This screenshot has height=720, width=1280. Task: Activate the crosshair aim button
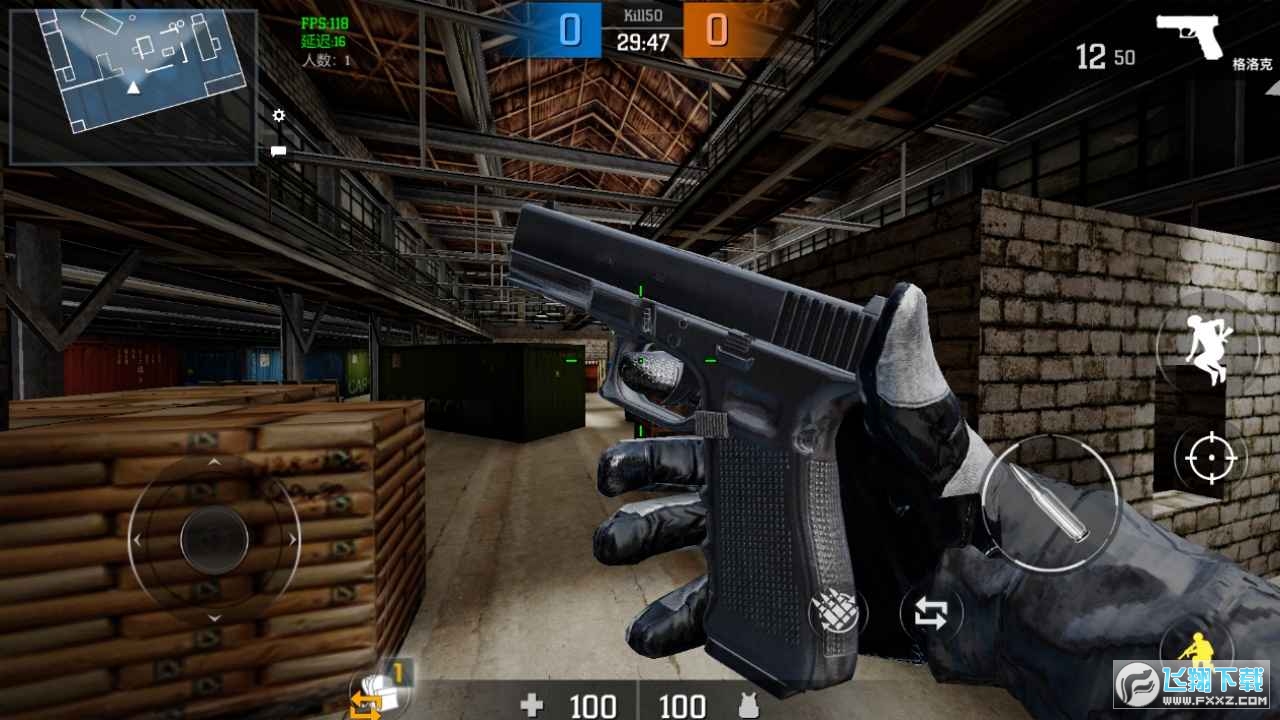[x=1211, y=459]
